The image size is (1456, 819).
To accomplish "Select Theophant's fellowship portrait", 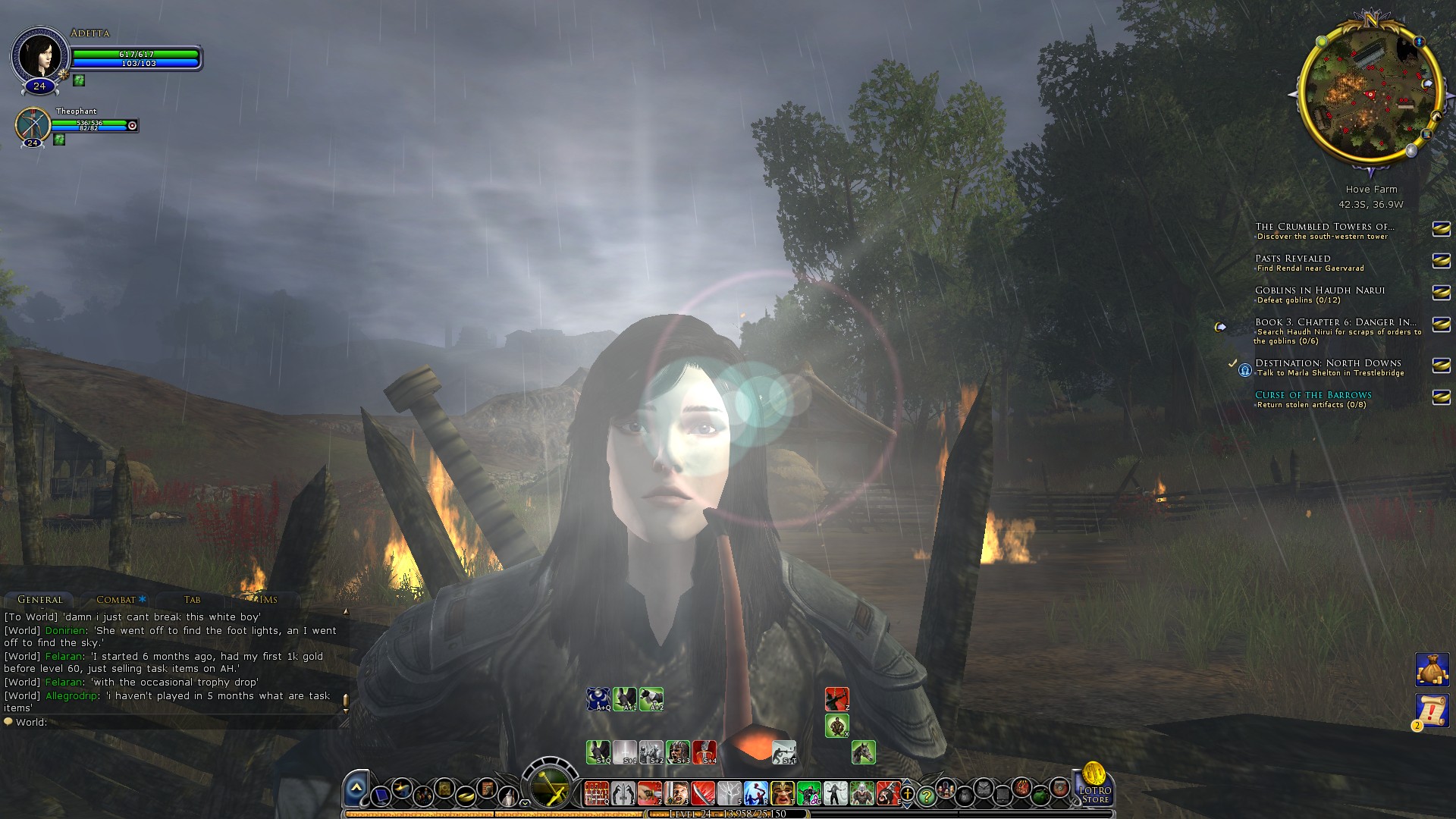I will (33, 124).
